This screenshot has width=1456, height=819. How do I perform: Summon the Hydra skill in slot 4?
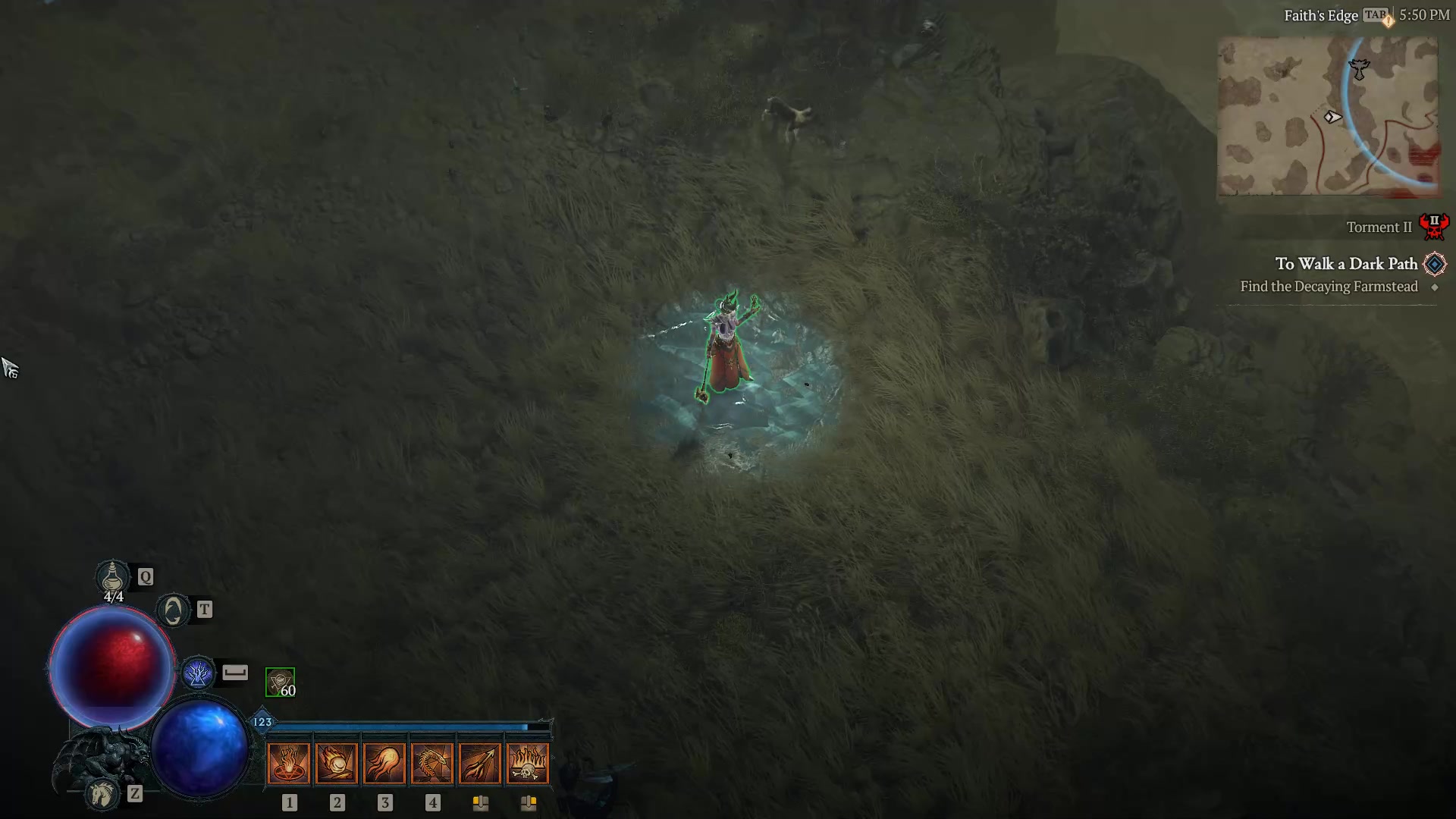point(433,762)
